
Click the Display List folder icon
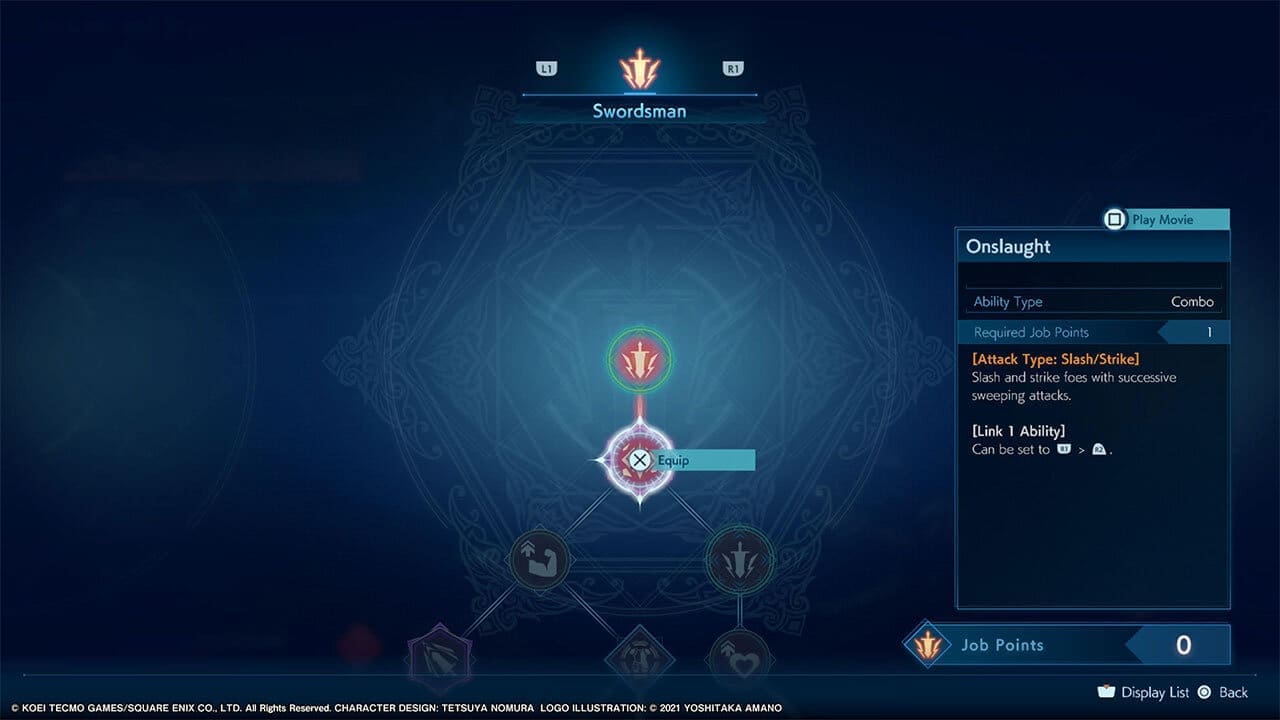click(1106, 691)
